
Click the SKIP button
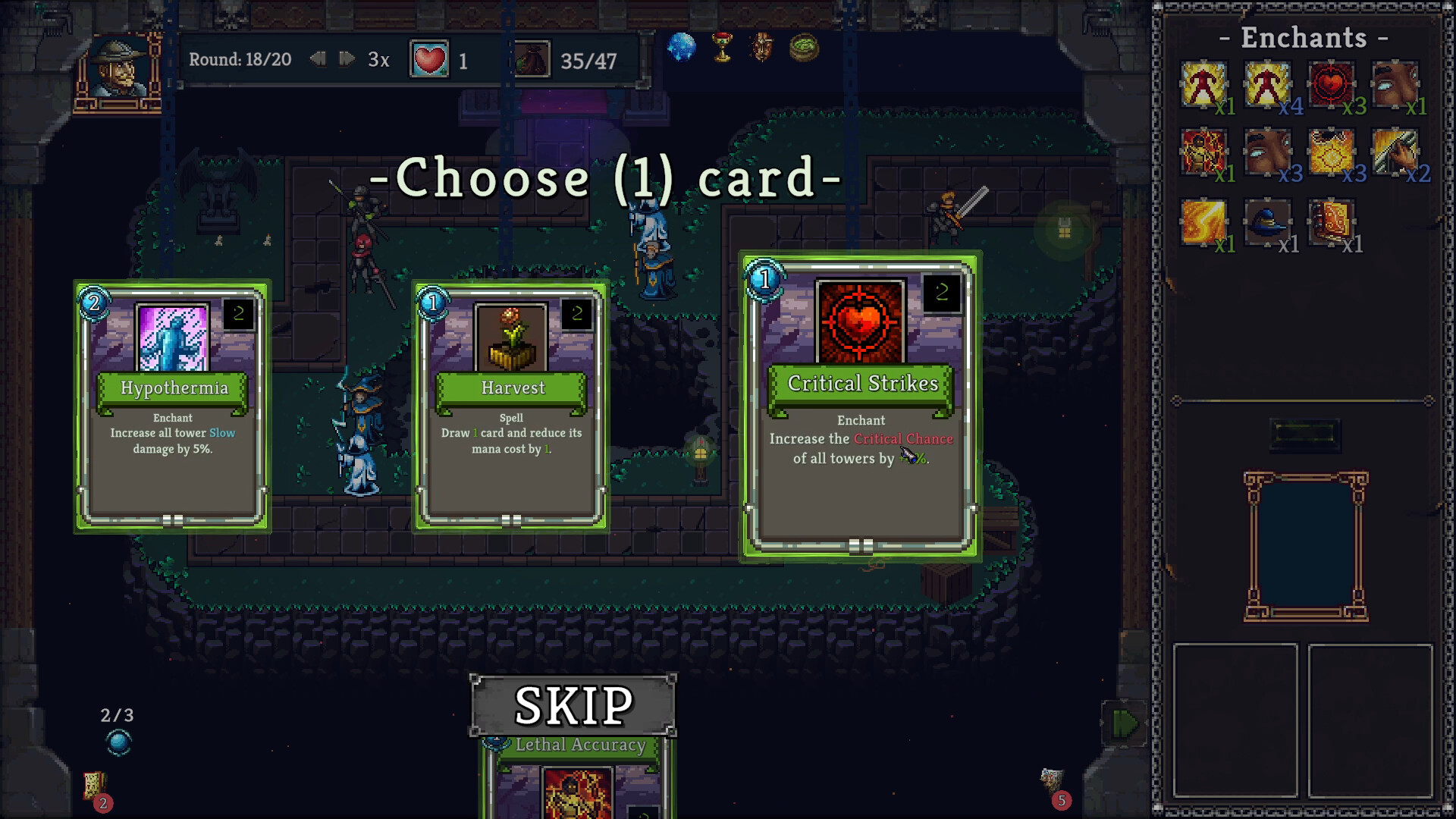point(573,704)
